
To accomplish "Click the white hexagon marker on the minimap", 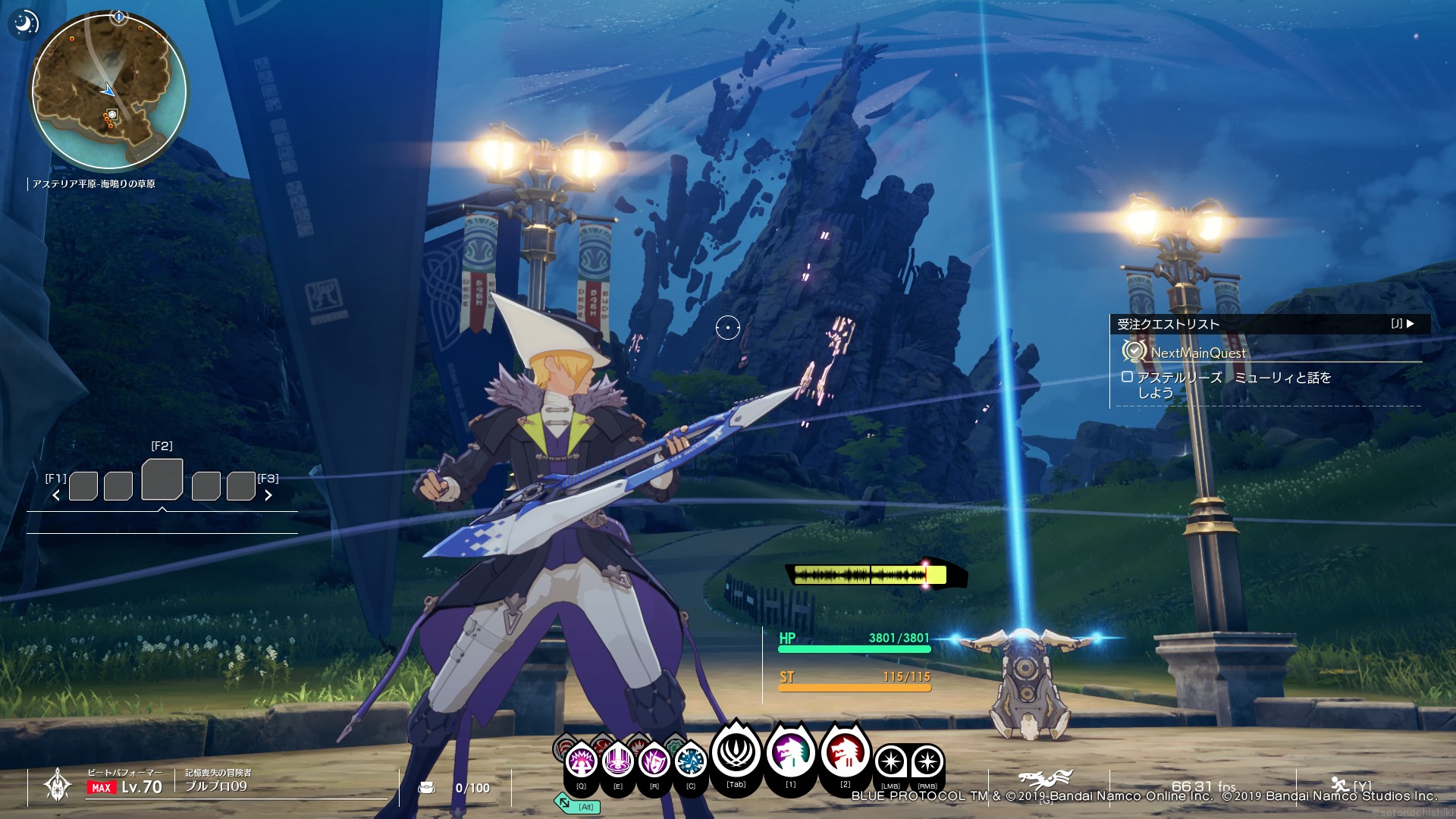I will [x=112, y=115].
